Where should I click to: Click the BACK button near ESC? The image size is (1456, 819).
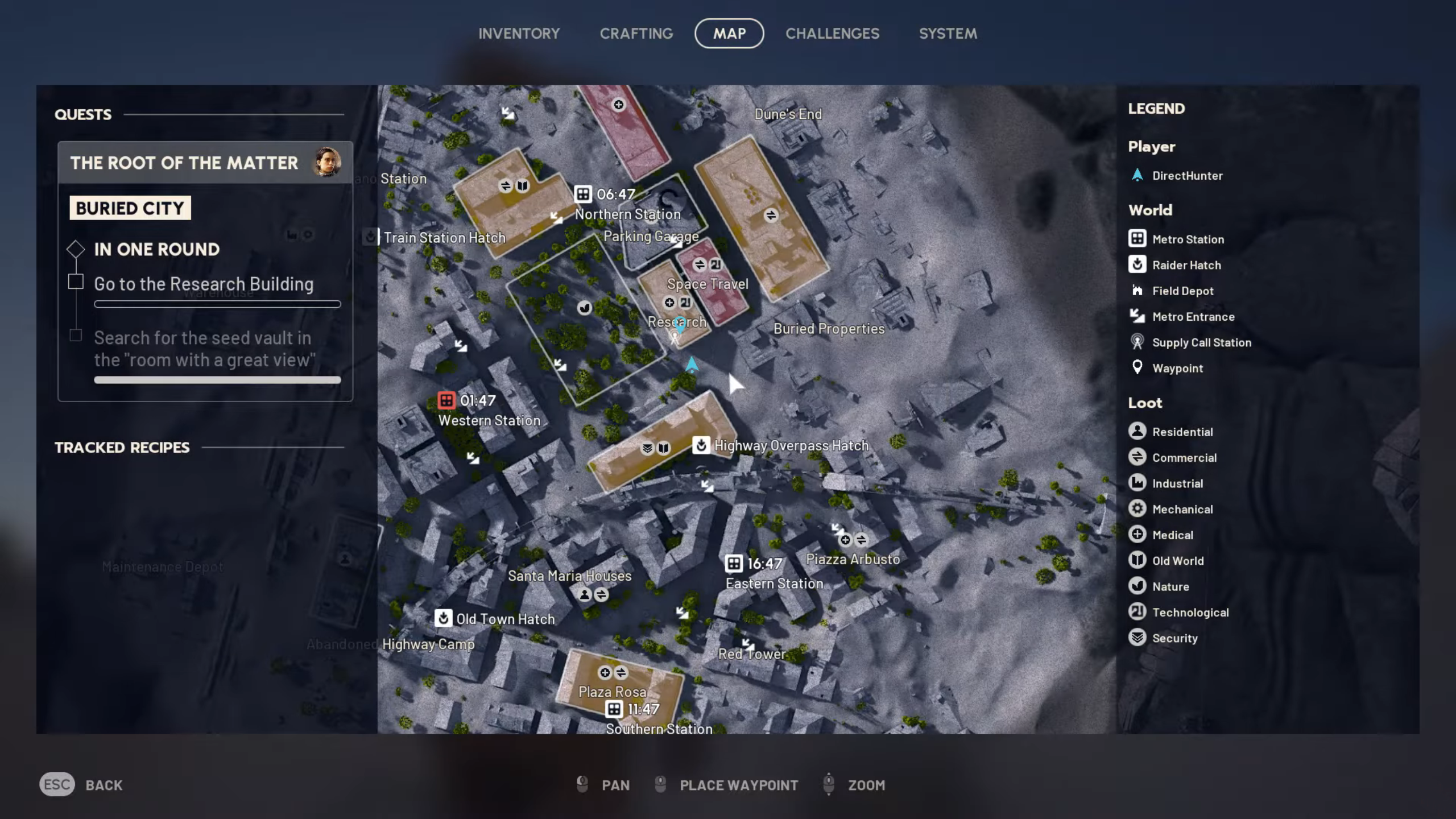coord(104,785)
